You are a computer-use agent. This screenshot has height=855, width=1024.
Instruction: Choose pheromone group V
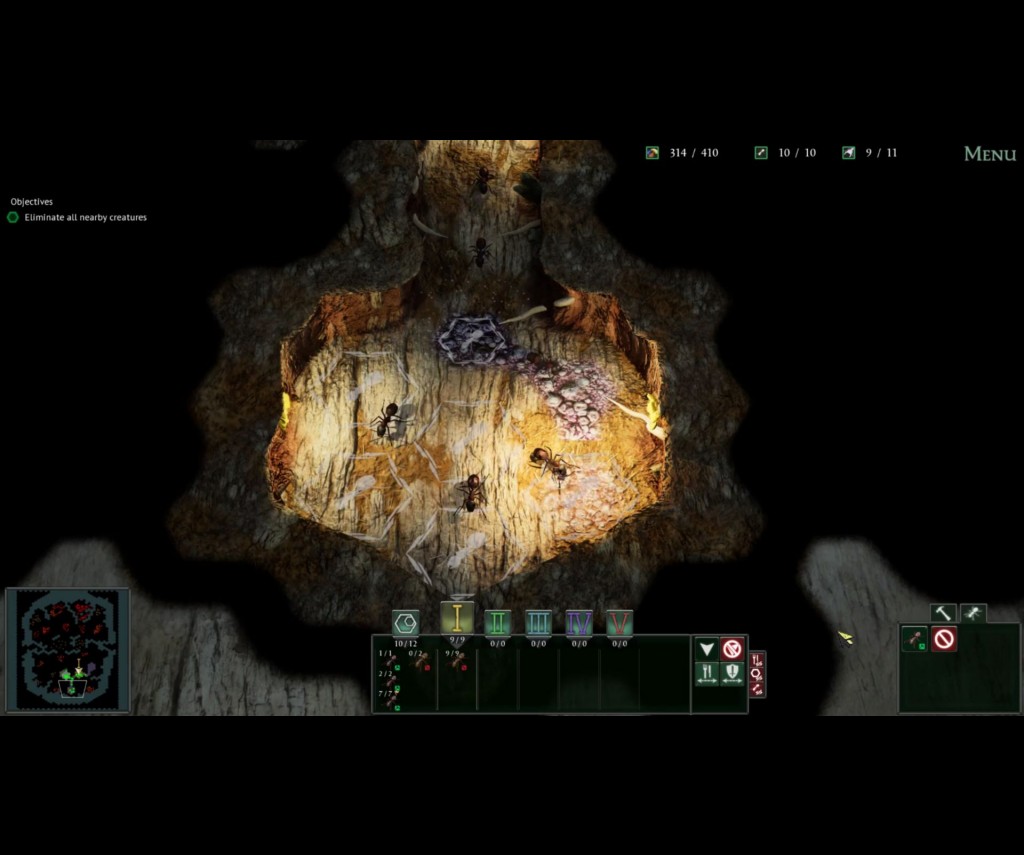[x=620, y=623]
